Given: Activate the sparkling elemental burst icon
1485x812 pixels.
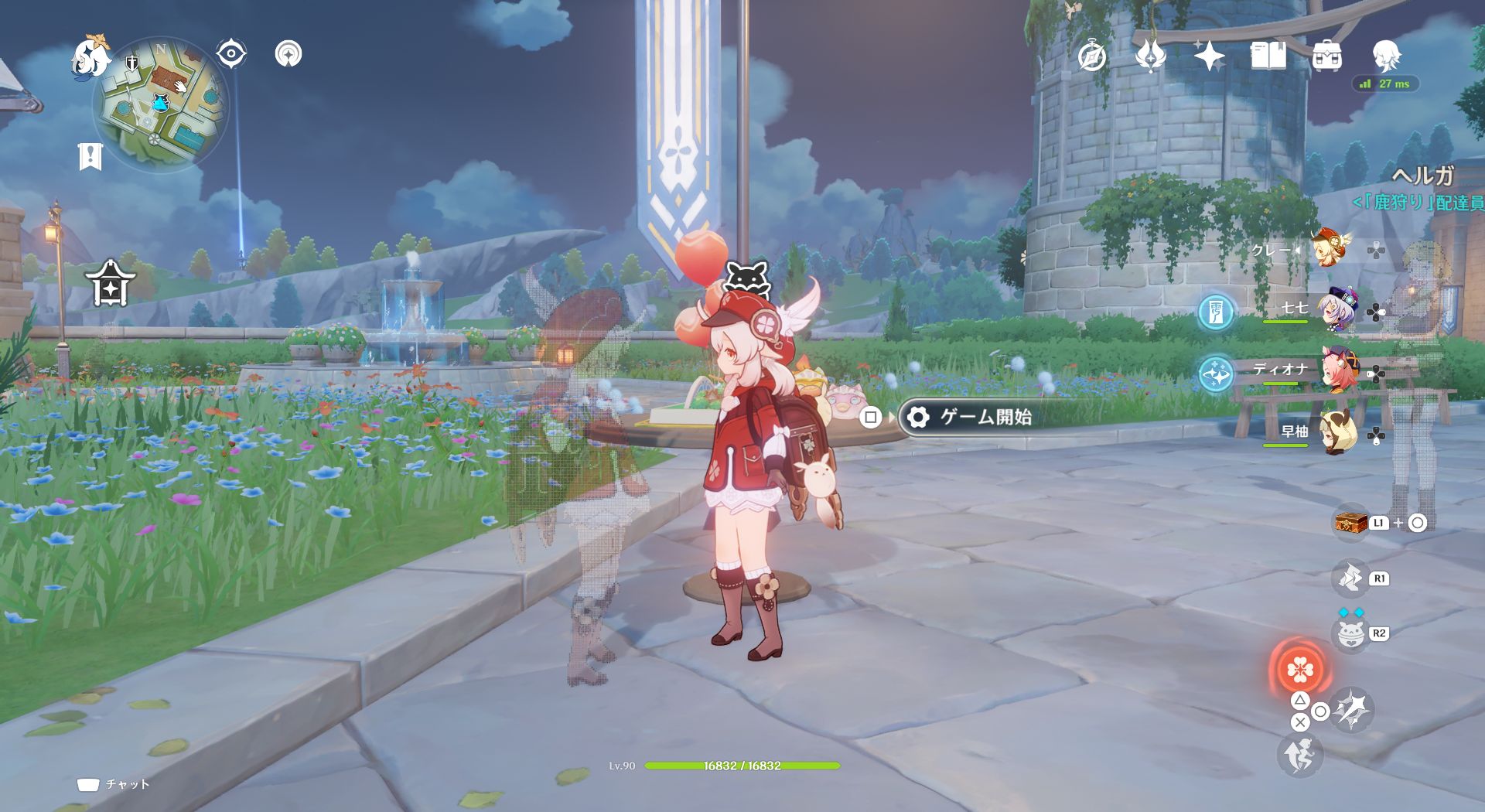Looking at the screenshot, I should click(x=1353, y=710).
